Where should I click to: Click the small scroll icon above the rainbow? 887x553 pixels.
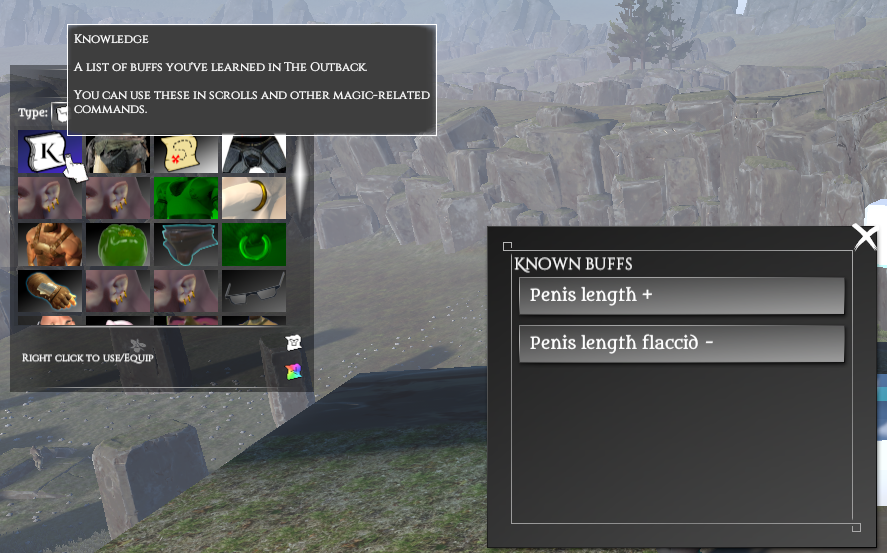293,343
